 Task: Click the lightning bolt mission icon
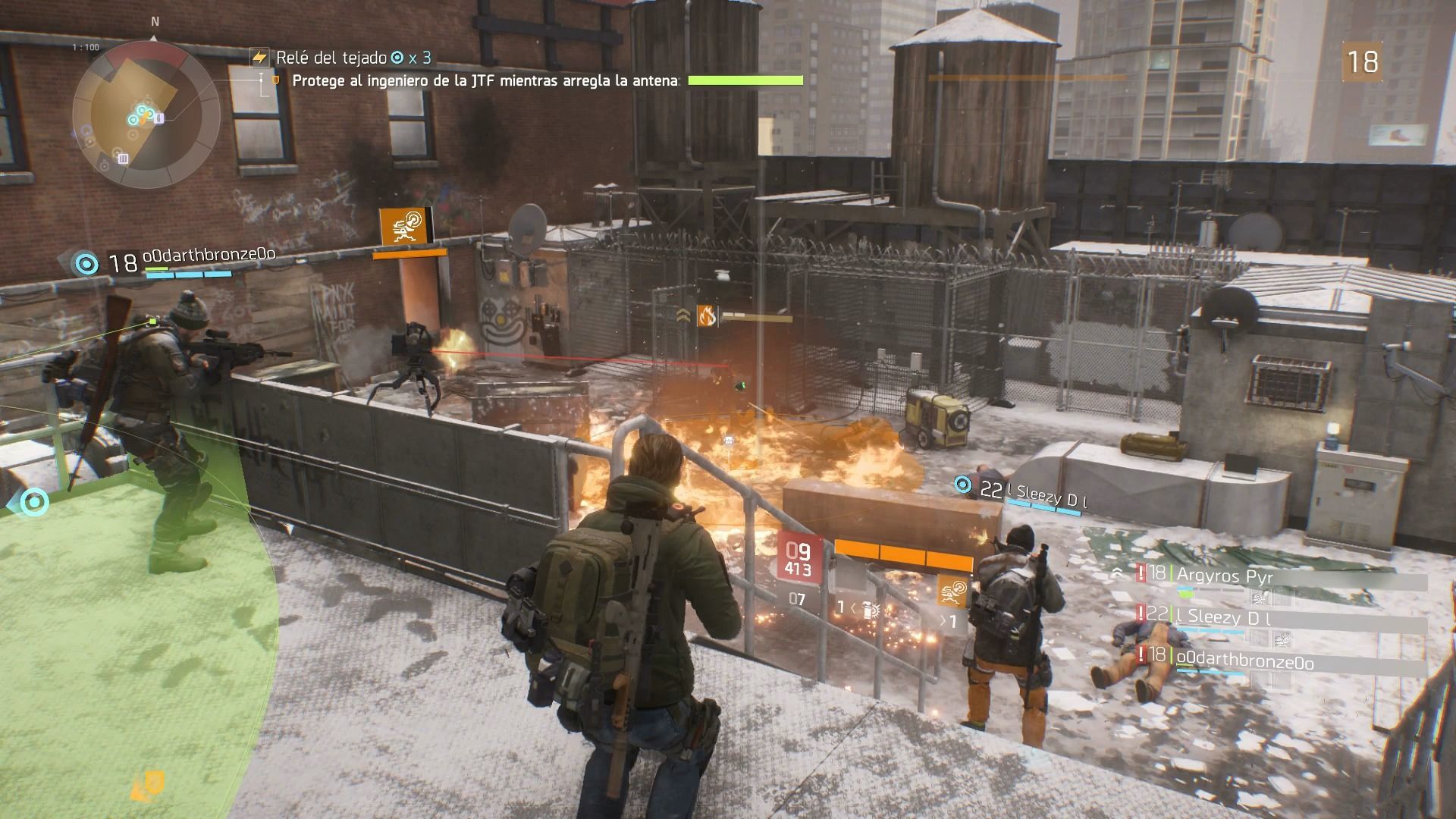(260, 57)
